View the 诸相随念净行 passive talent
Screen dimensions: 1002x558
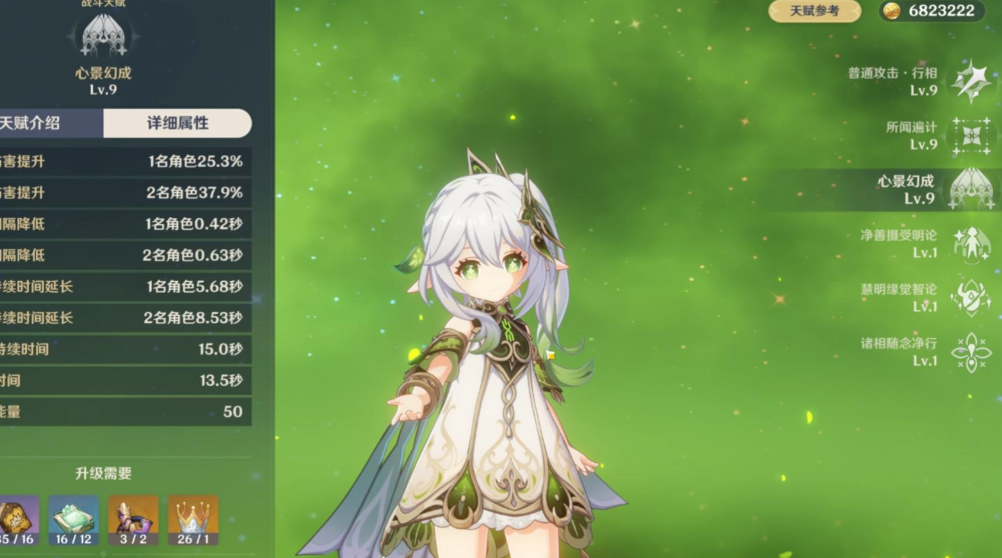[x=969, y=352]
